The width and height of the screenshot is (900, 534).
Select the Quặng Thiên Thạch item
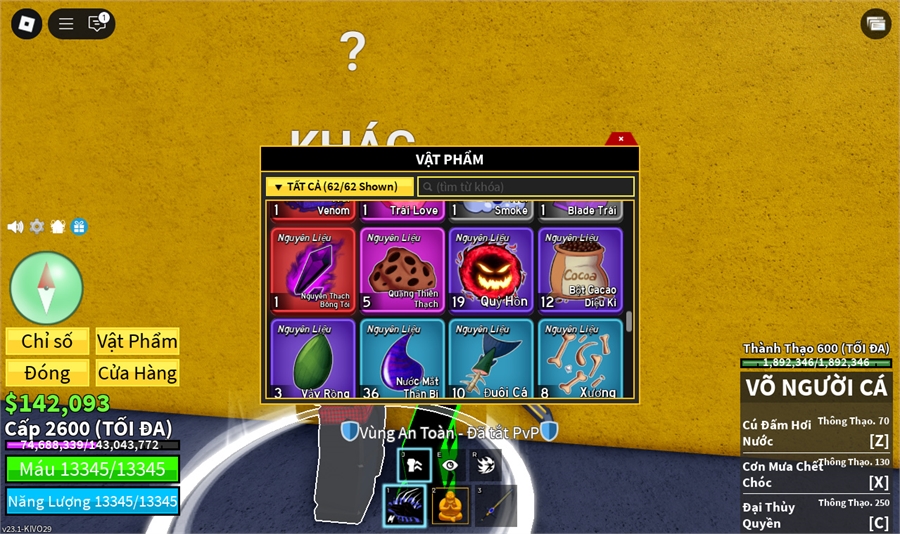click(x=402, y=270)
